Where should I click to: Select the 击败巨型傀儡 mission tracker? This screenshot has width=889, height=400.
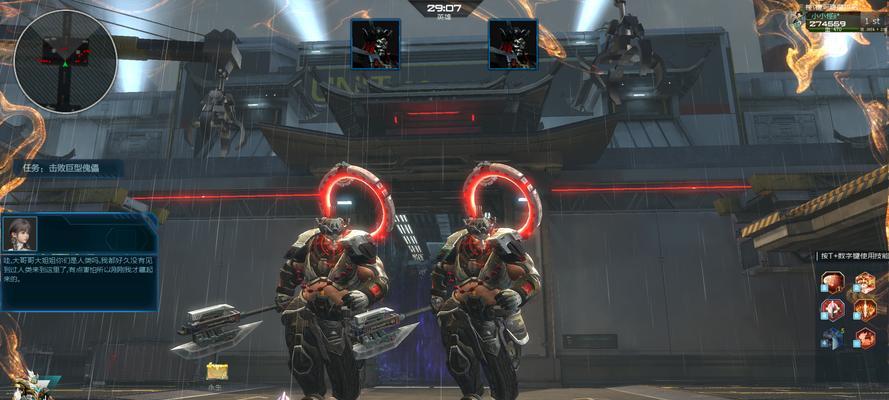[x=70, y=169]
